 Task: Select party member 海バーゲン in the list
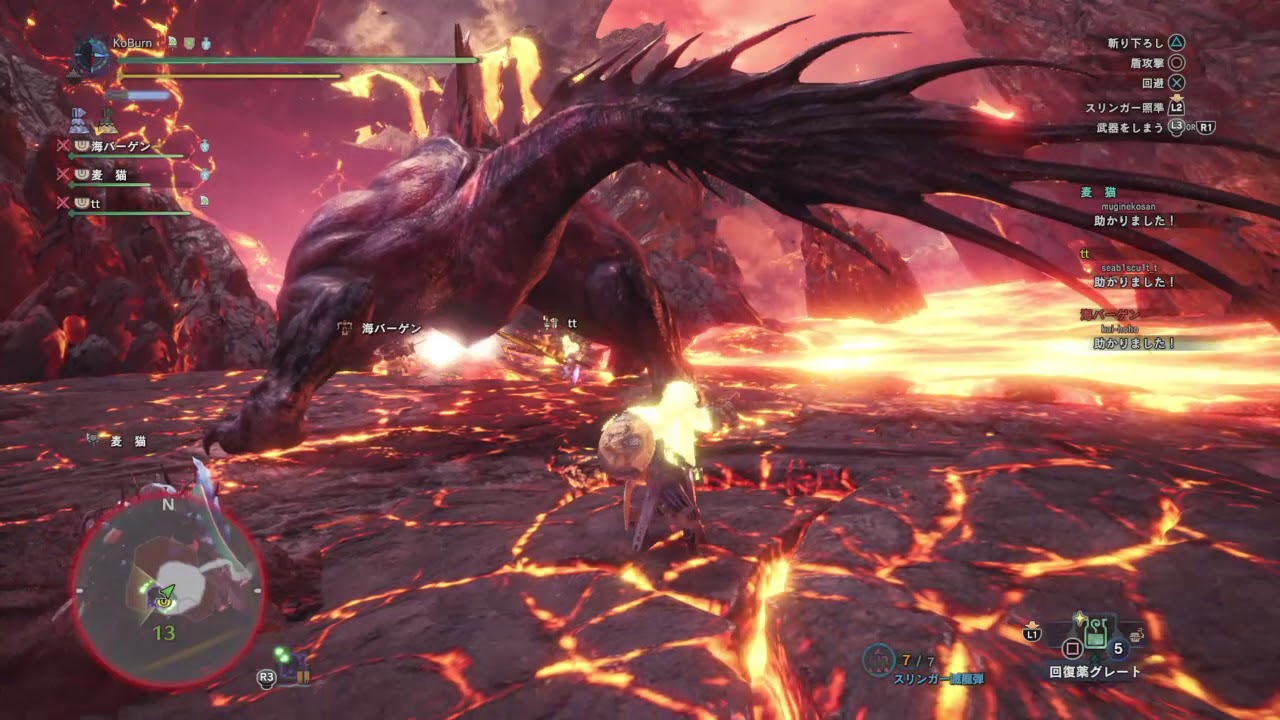pos(120,146)
